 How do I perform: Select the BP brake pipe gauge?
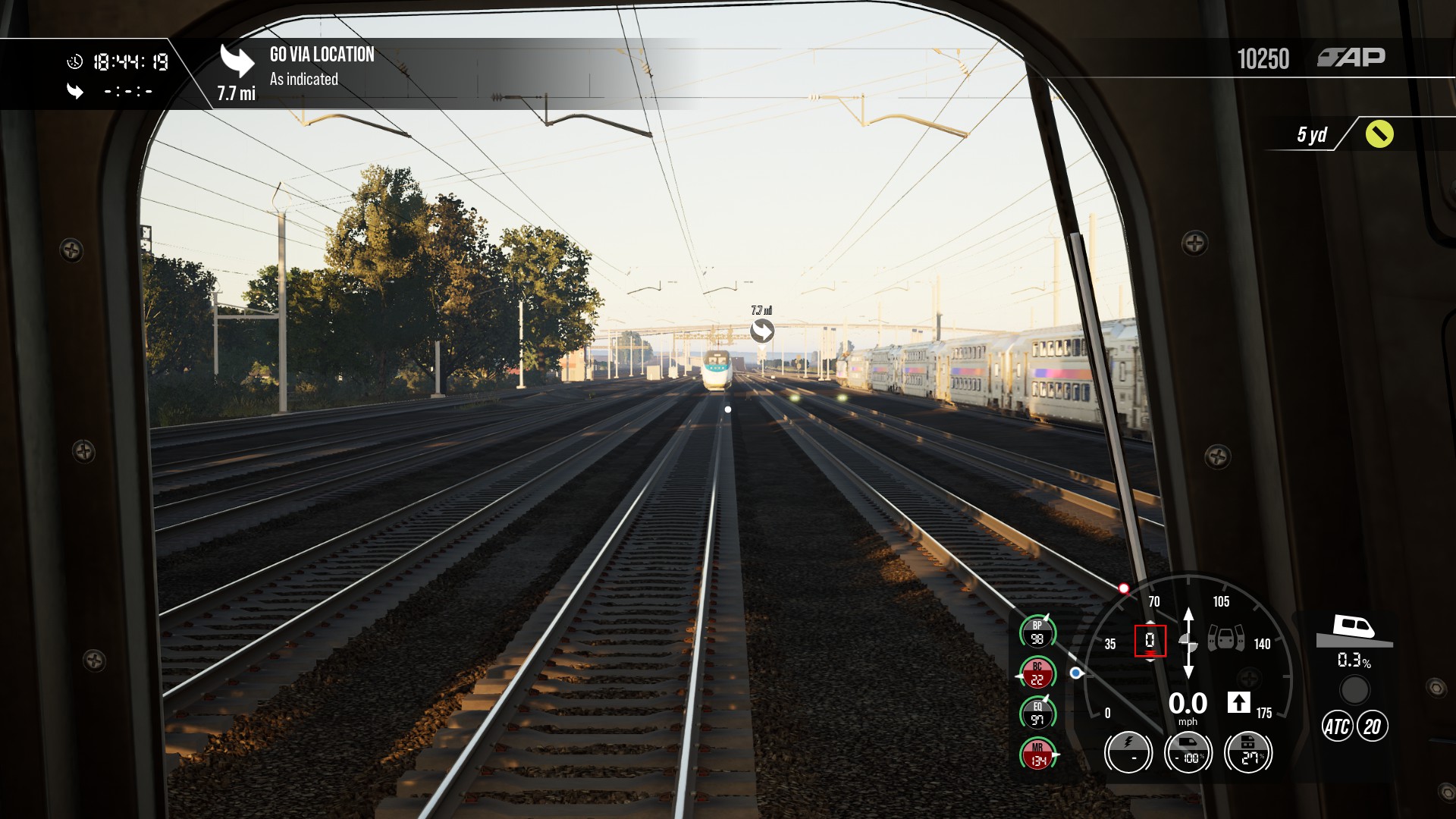(x=1037, y=632)
